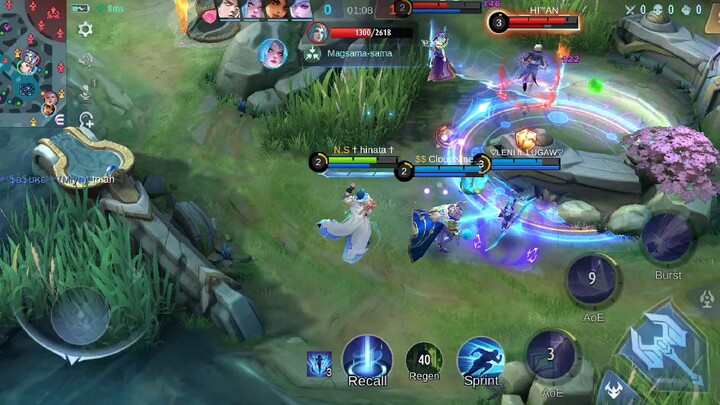Select the skill upgrade icon beside Recall
This screenshot has height=405, width=720.
tap(320, 364)
